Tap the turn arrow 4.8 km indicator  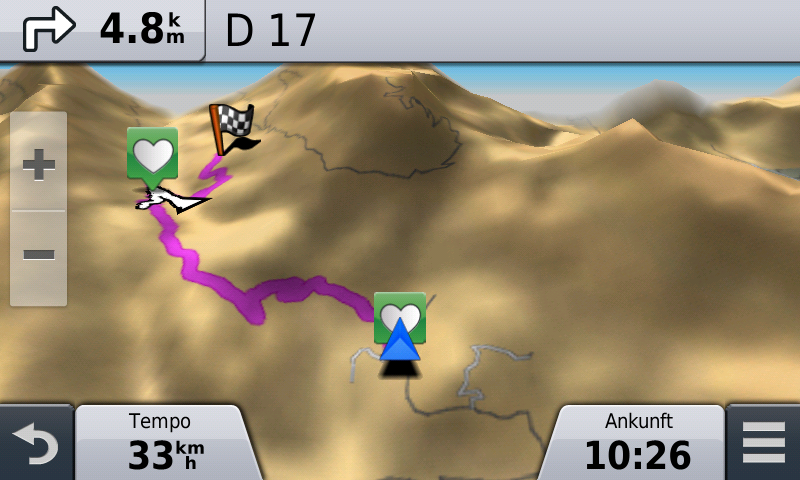click(x=102, y=30)
